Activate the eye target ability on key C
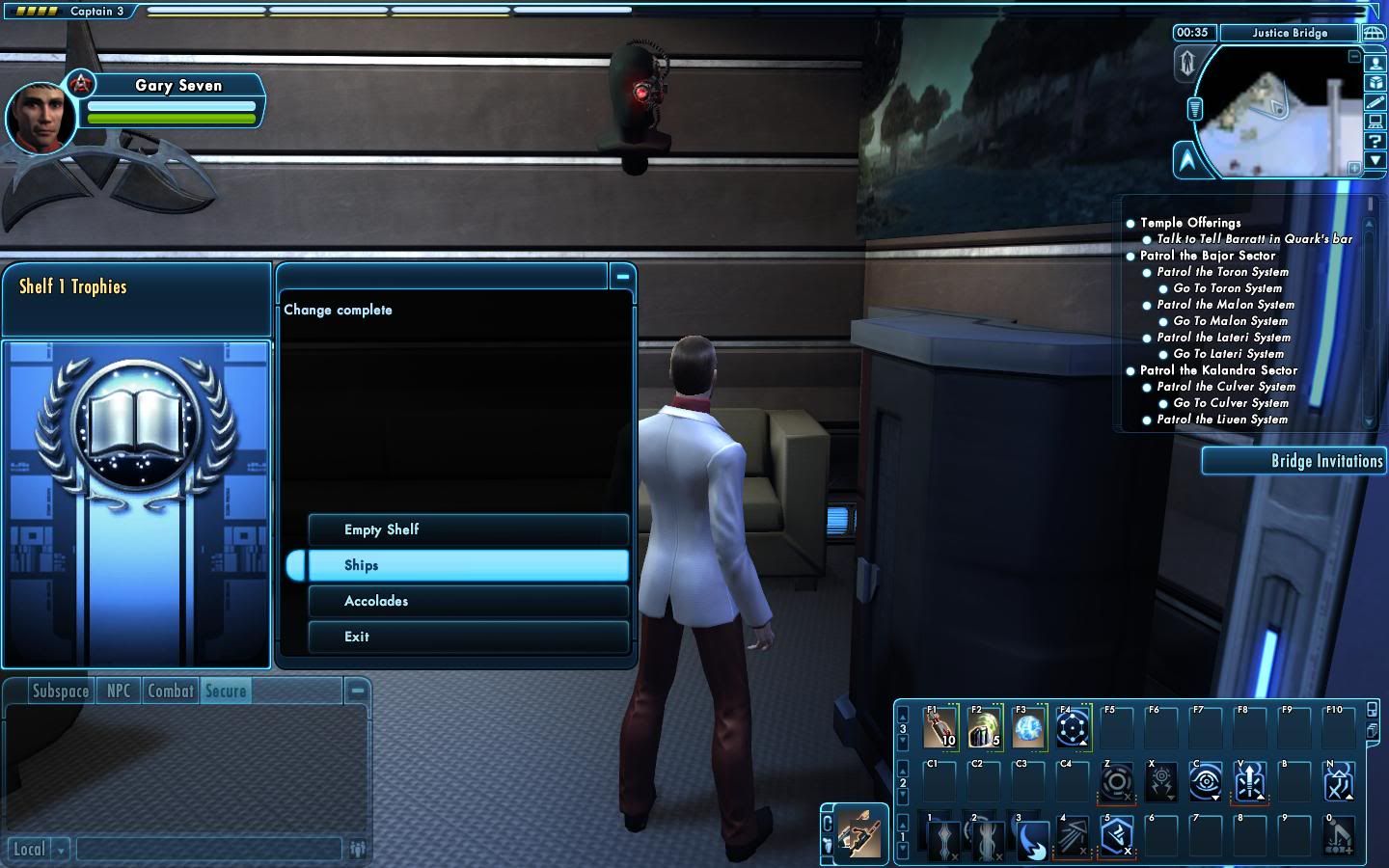 click(1205, 781)
